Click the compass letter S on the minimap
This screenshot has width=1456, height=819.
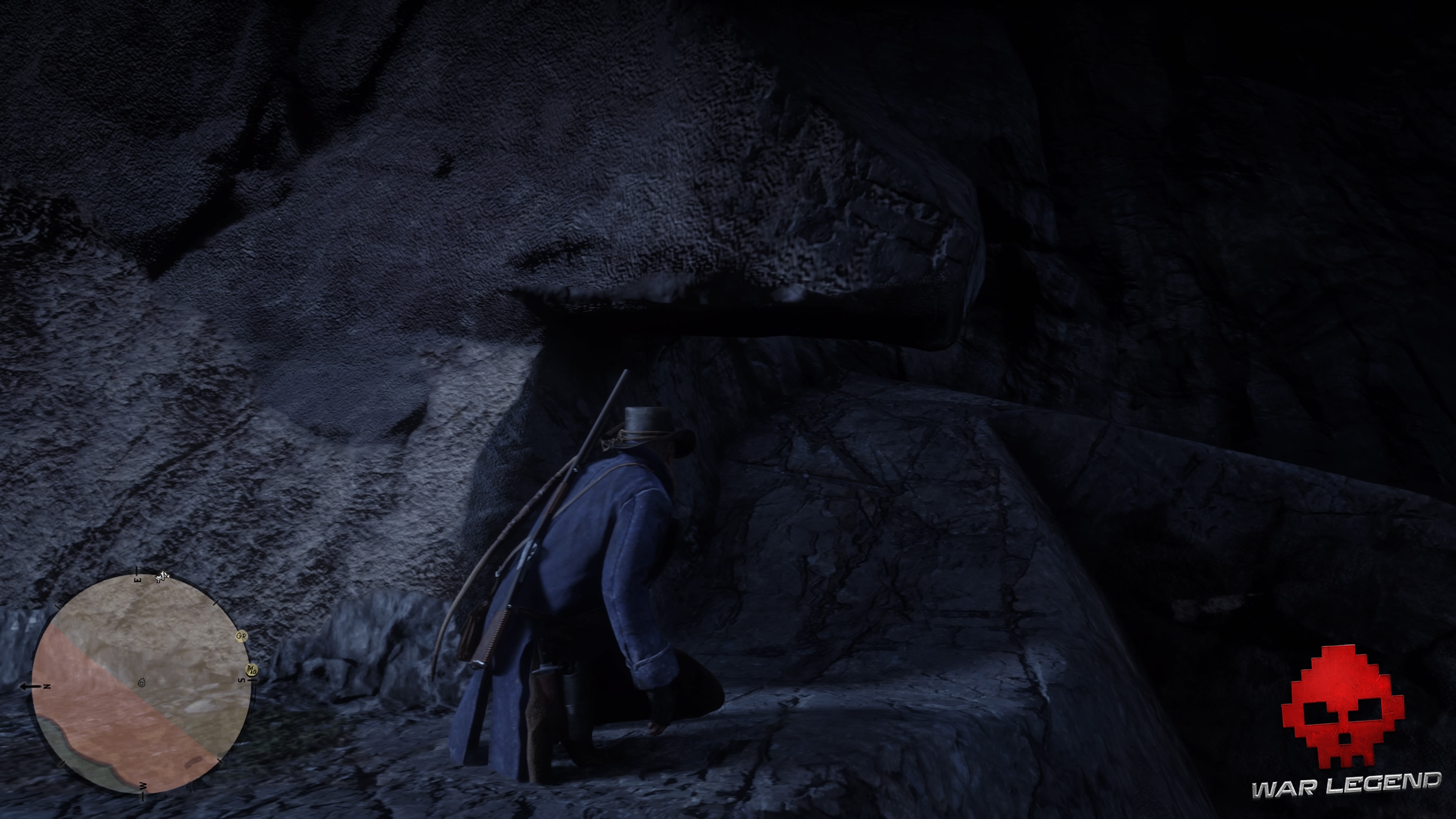coord(242,681)
